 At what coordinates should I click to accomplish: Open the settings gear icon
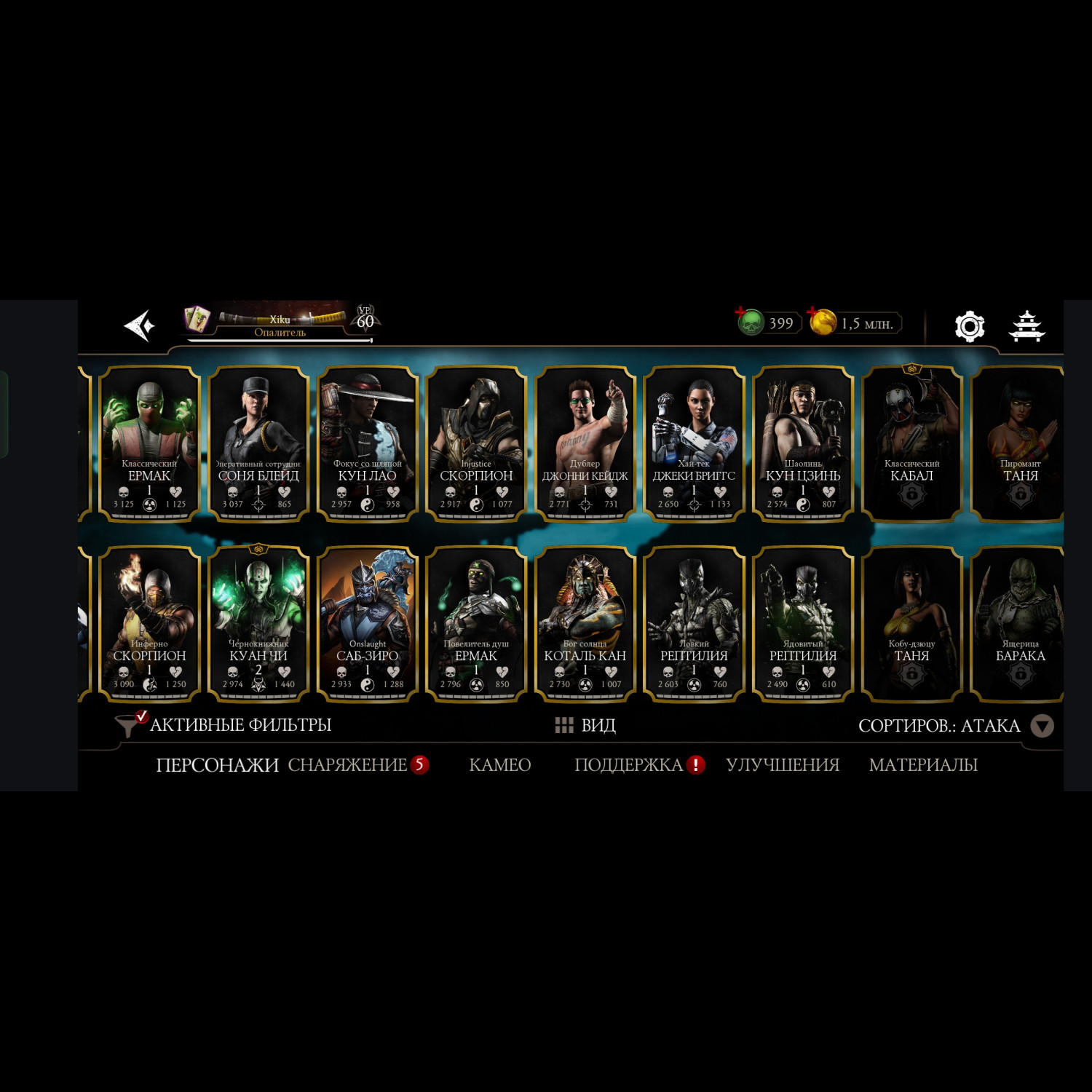pyautogui.click(x=969, y=326)
